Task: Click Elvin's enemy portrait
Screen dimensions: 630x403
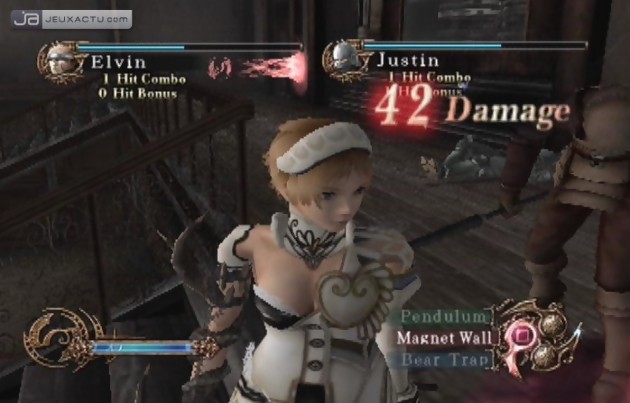Action: point(59,62)
